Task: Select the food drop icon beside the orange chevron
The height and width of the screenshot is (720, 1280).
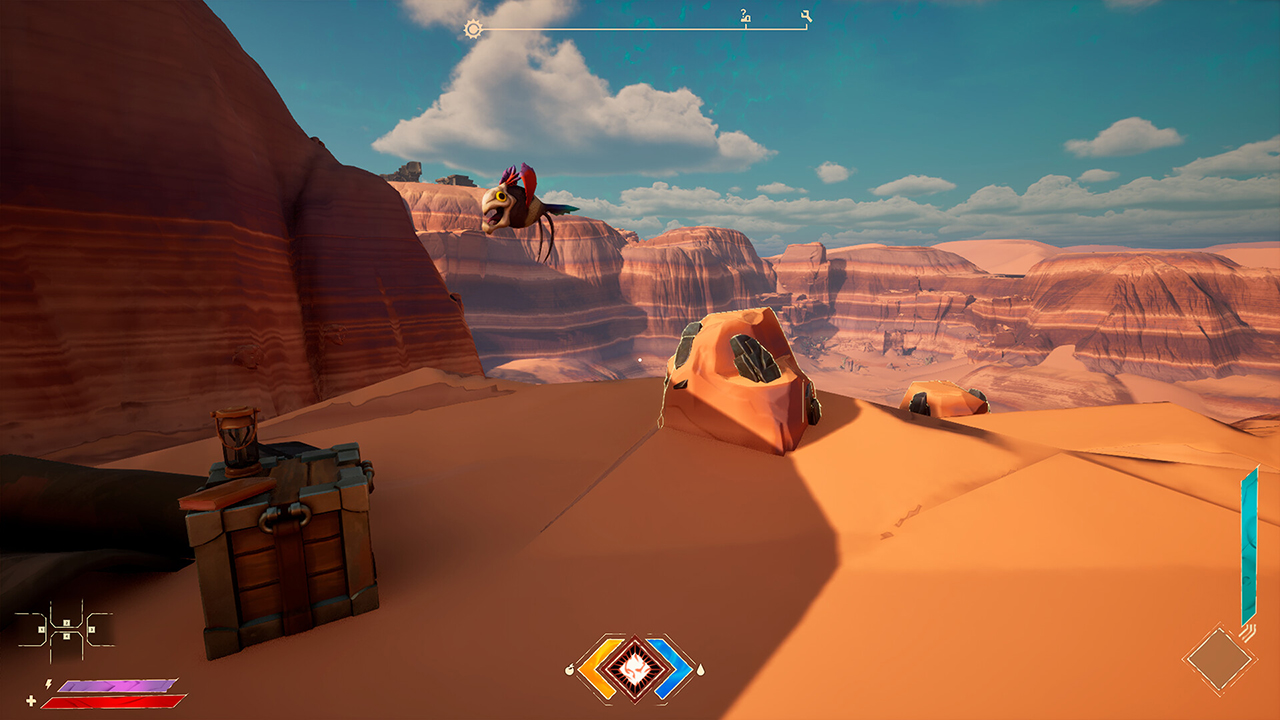Action: click(570, 670)
